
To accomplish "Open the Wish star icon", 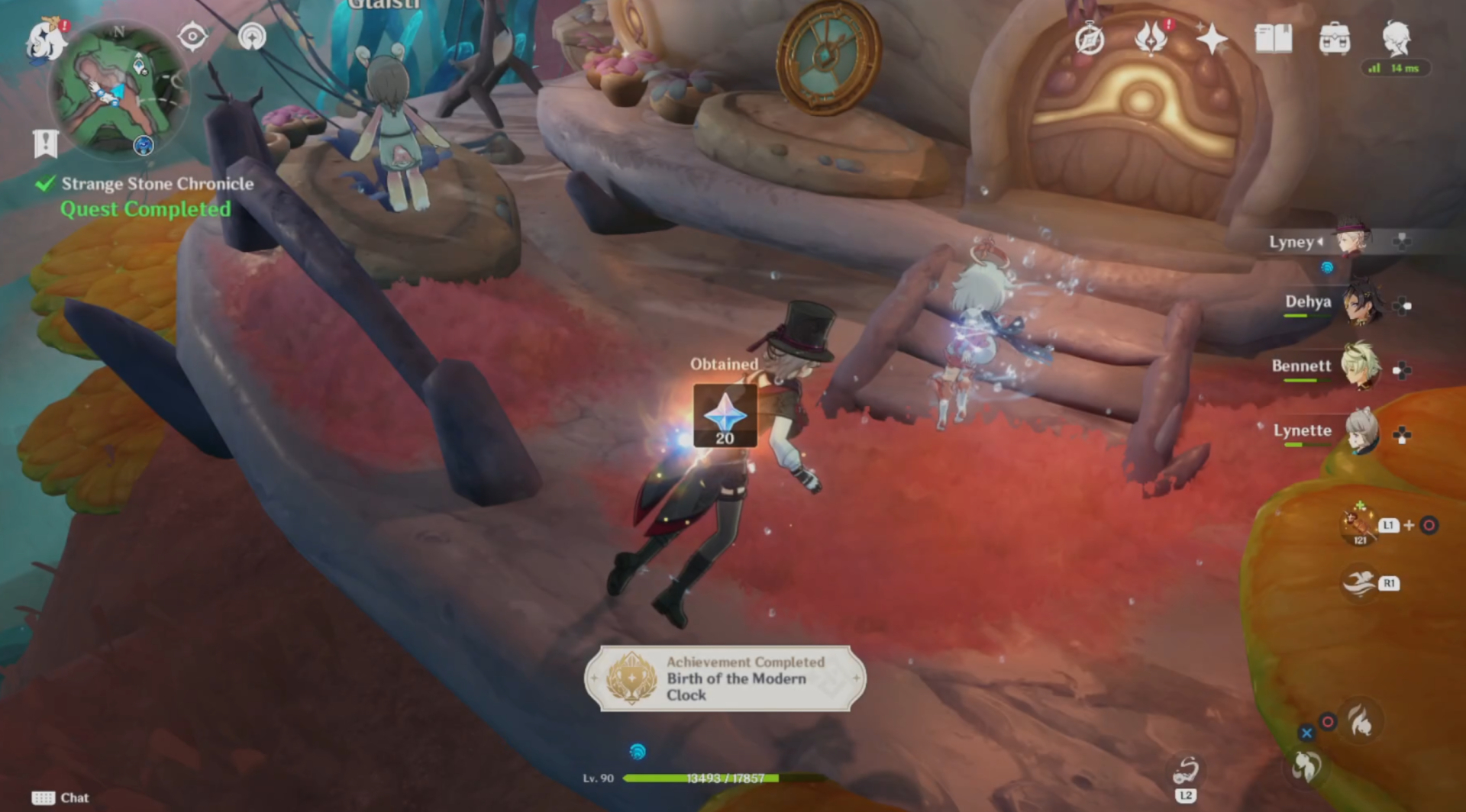I will coord(1212,38).
